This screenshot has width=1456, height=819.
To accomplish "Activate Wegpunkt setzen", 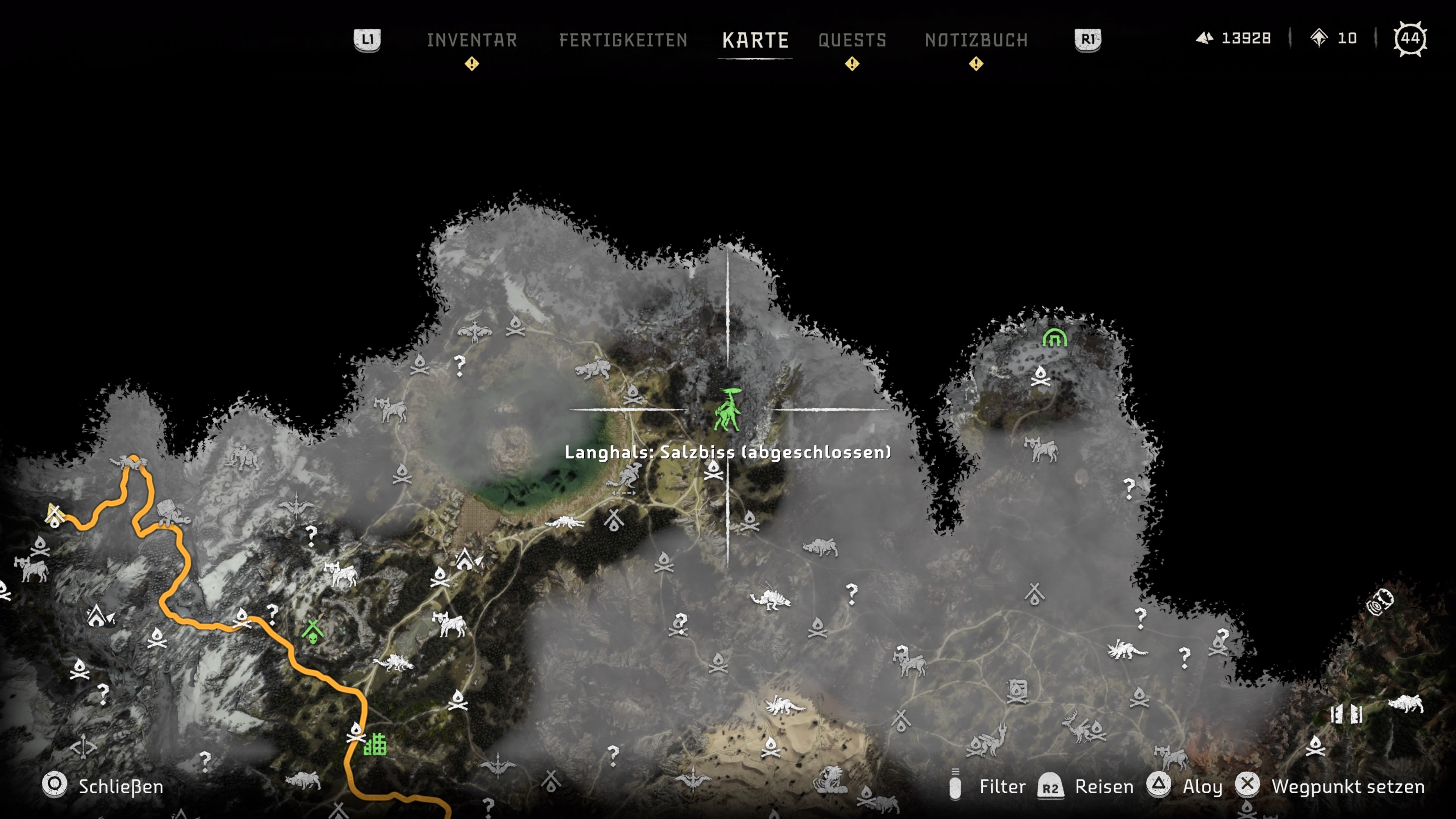I will coord(1348,786).
